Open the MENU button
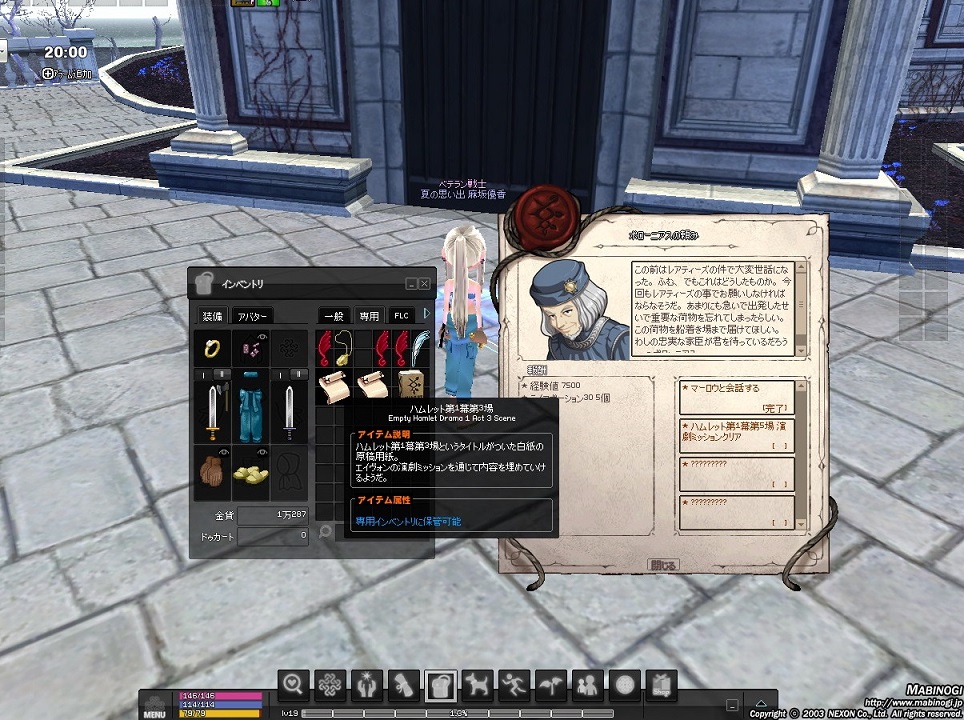The height and width of the screenshot is (720, 964). click(154, 704)
